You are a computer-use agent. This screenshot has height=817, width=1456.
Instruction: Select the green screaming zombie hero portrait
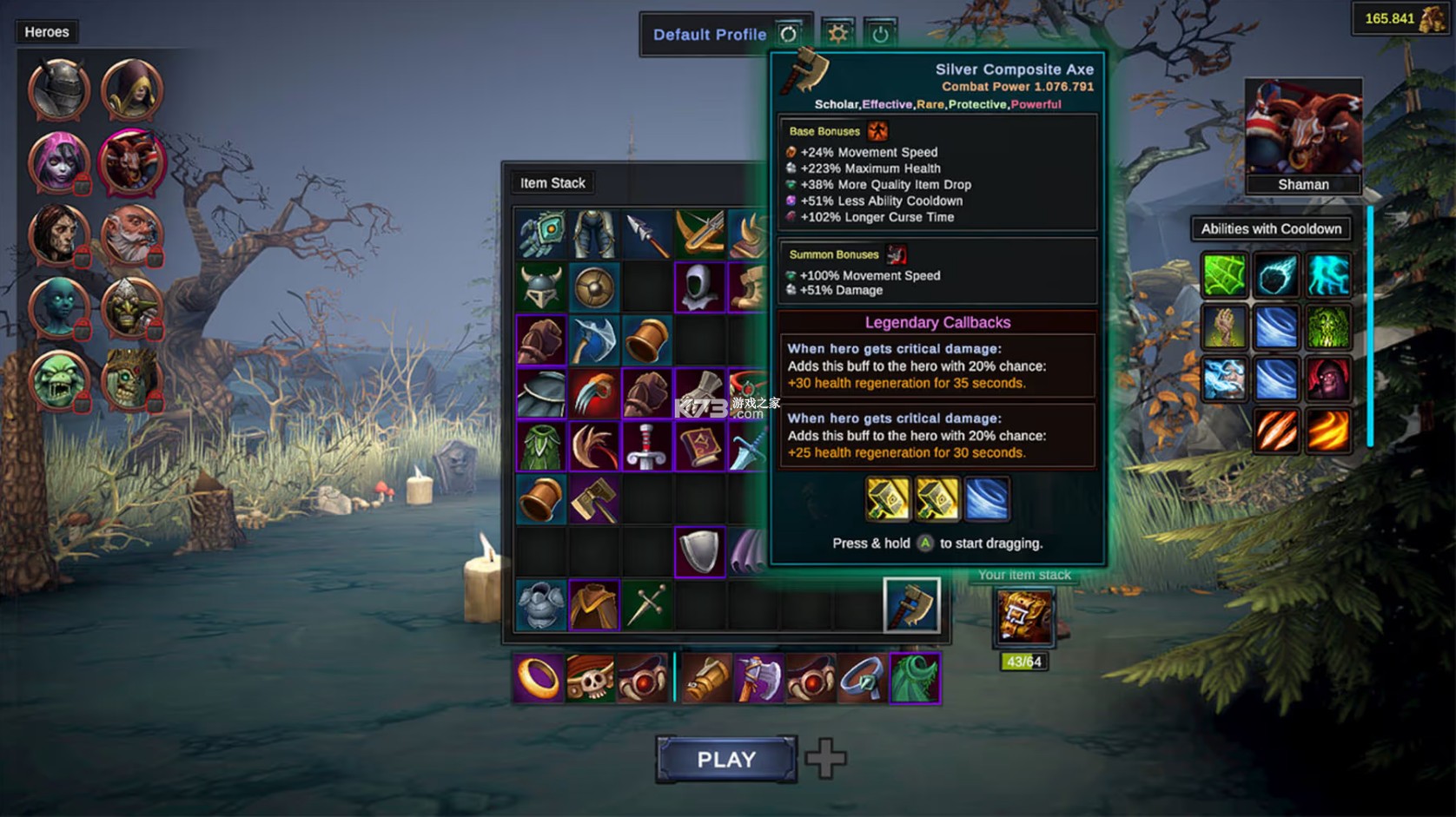[x=59, y=380]
